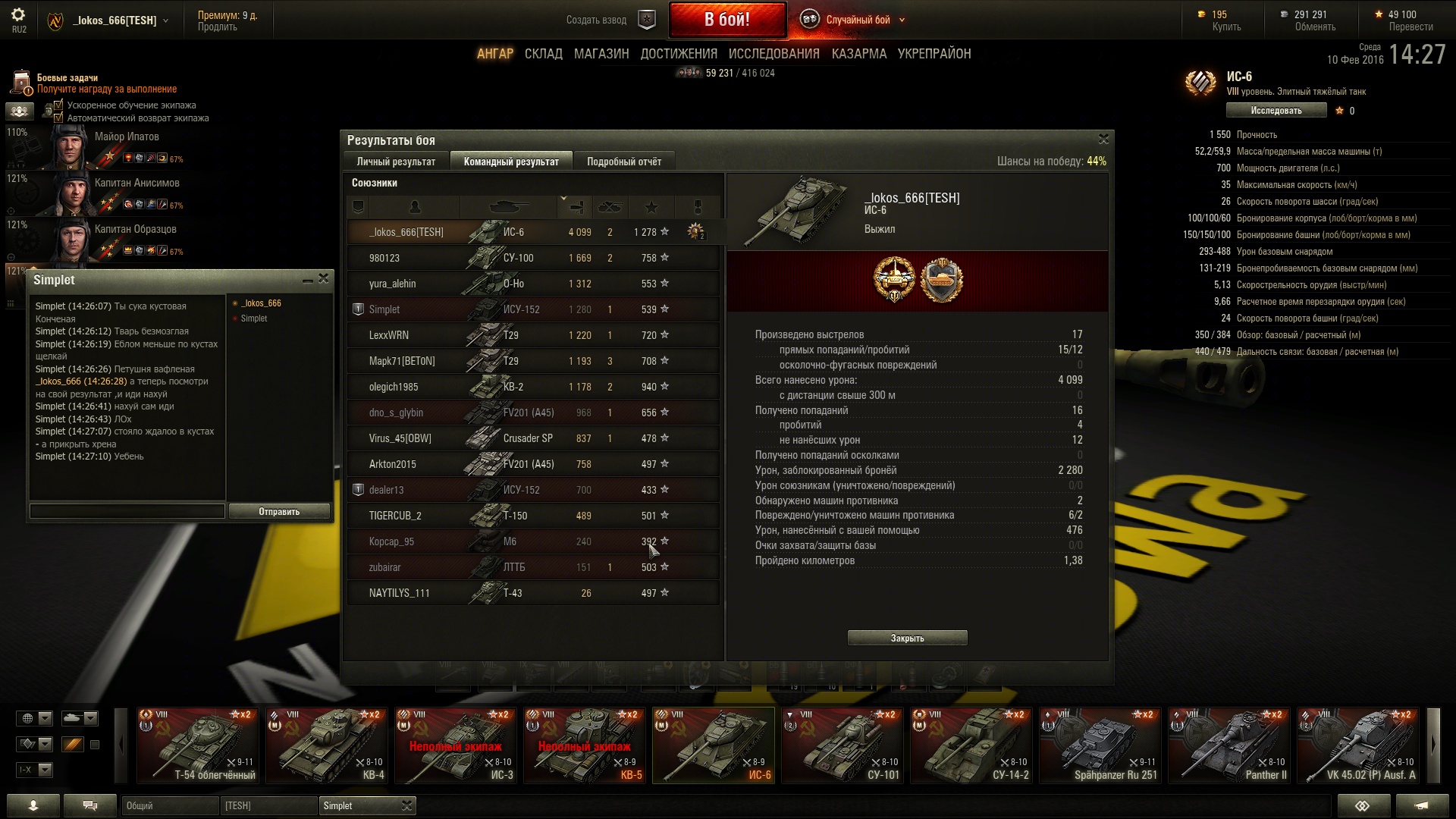Choose the Panther II tank in carousel
Viewport: 1456px width, 819px height.
tap(1229, 745)
